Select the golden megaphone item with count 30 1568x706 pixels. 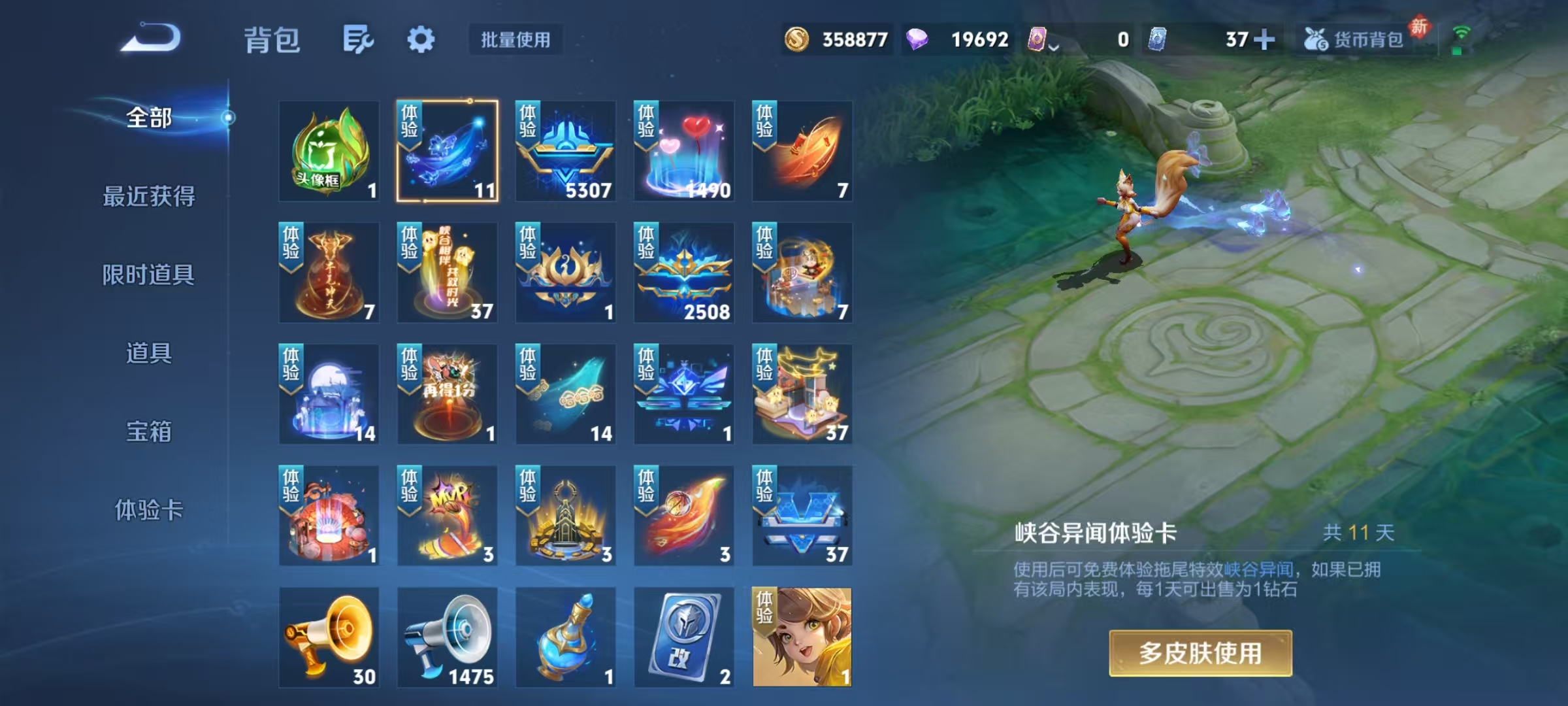pyautogui.click(x=329, y=637)
